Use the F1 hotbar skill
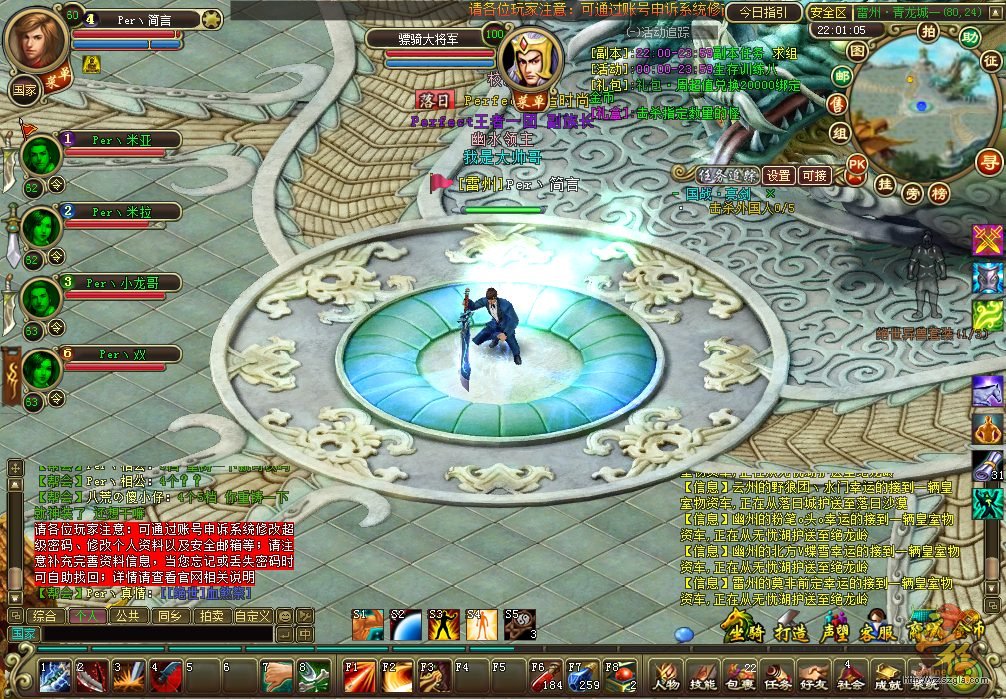 [x=360, y=675]
